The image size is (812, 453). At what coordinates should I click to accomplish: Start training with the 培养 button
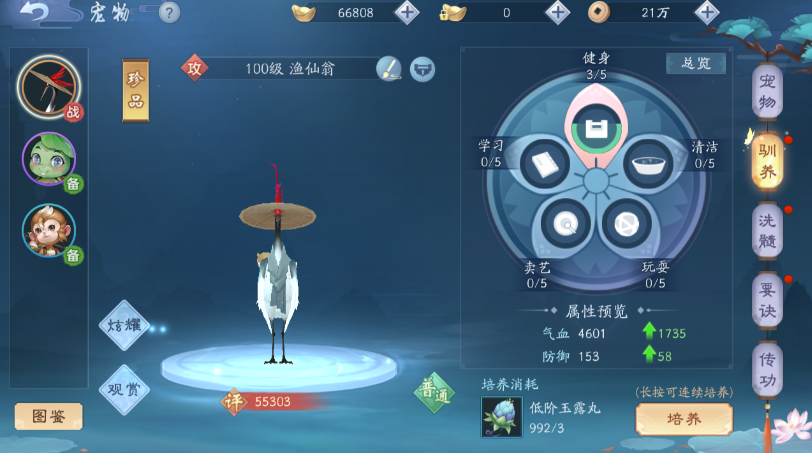pyautogui.click(x=684, y=419)
